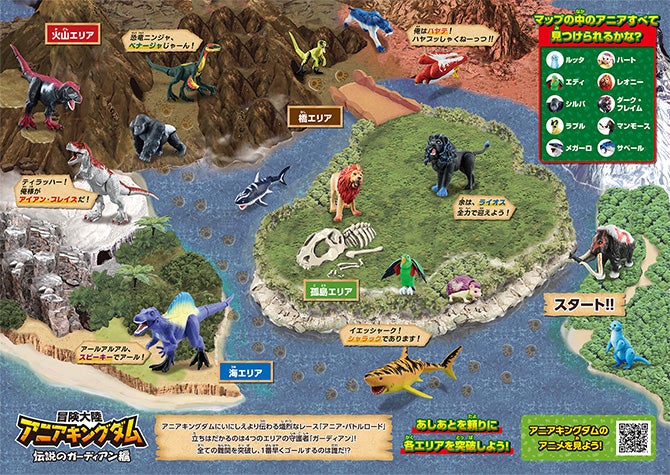Choose エディ in the Ania legend
Screen dimensions: 670x475
click(x=568, y=81)
